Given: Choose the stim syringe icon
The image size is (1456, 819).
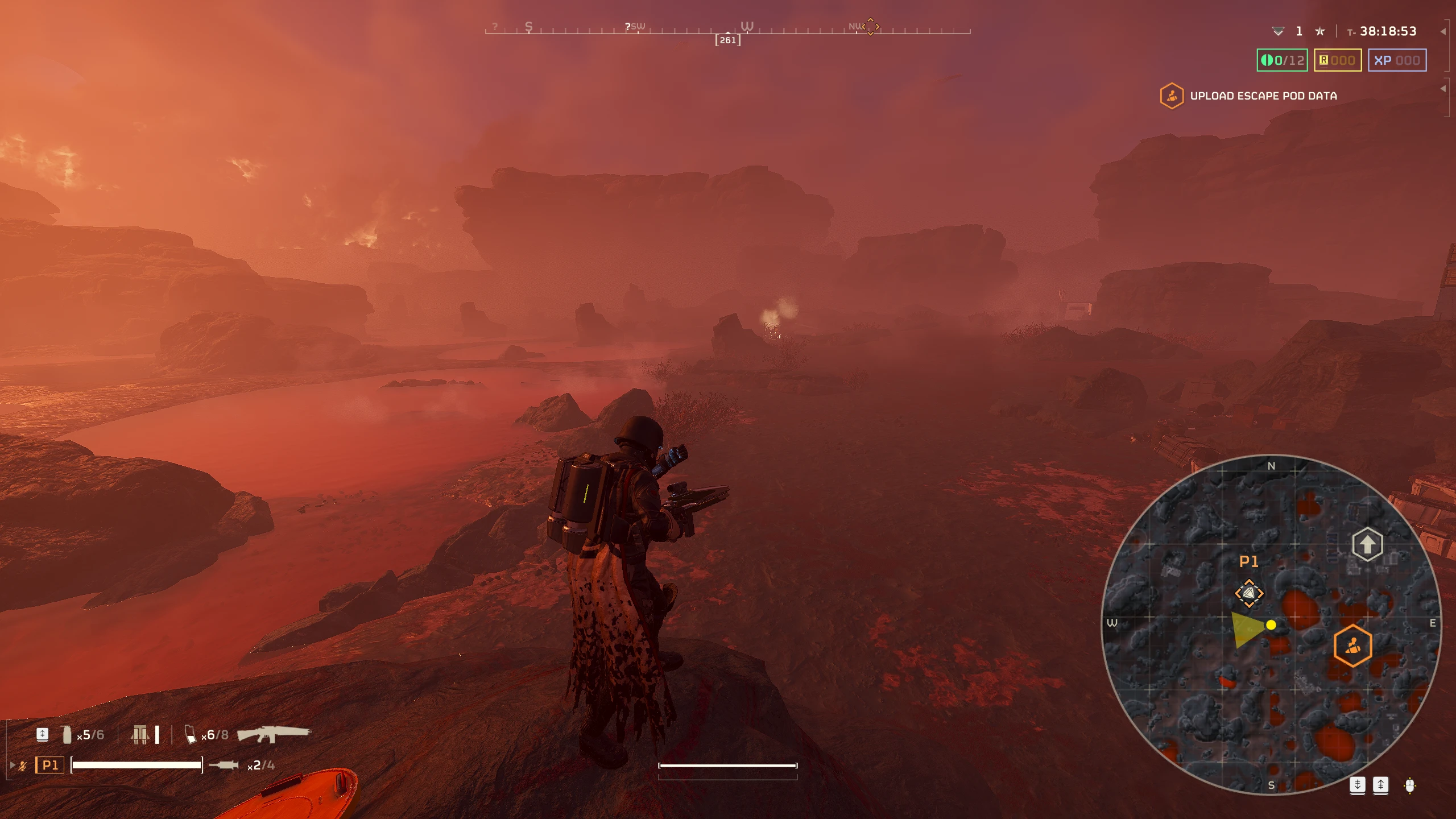Looking at the screenshot, I should point(224,765).
